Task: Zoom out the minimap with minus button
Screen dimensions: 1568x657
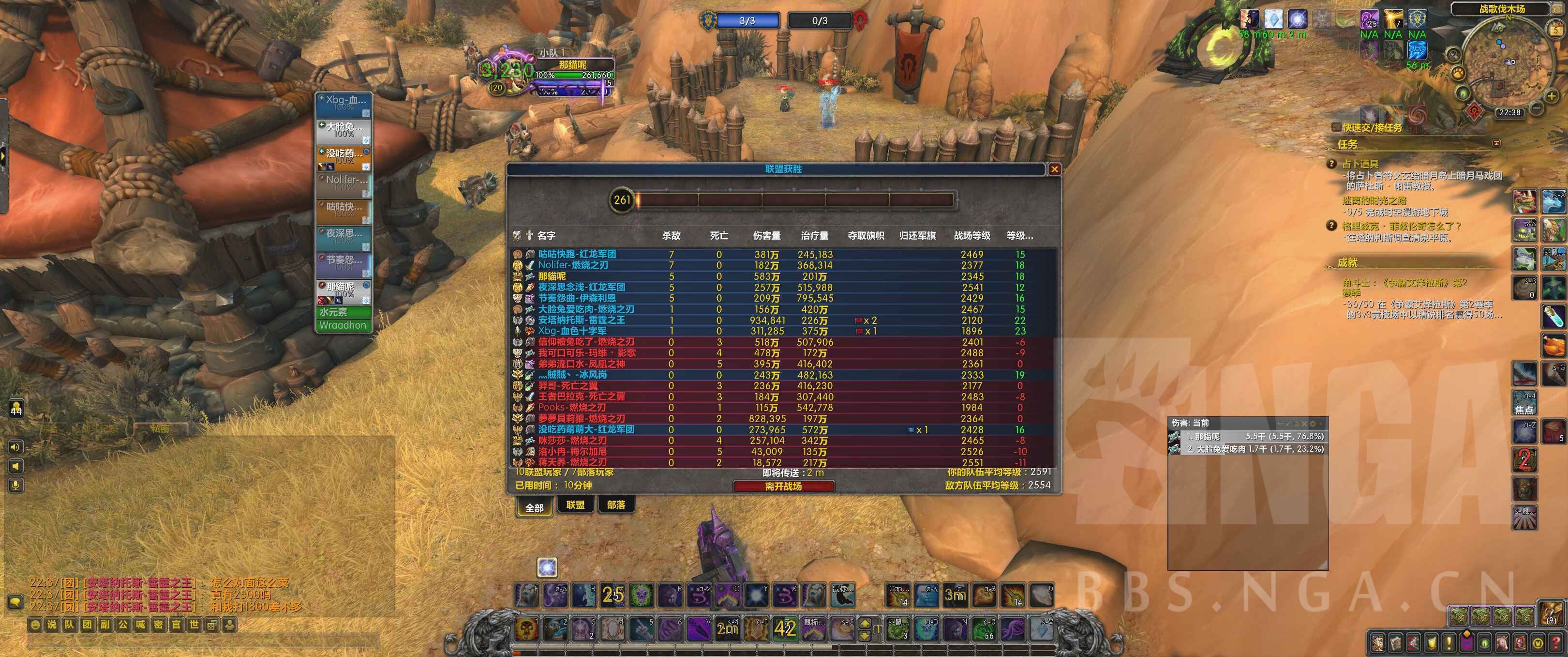Action: click(1537, 108)
